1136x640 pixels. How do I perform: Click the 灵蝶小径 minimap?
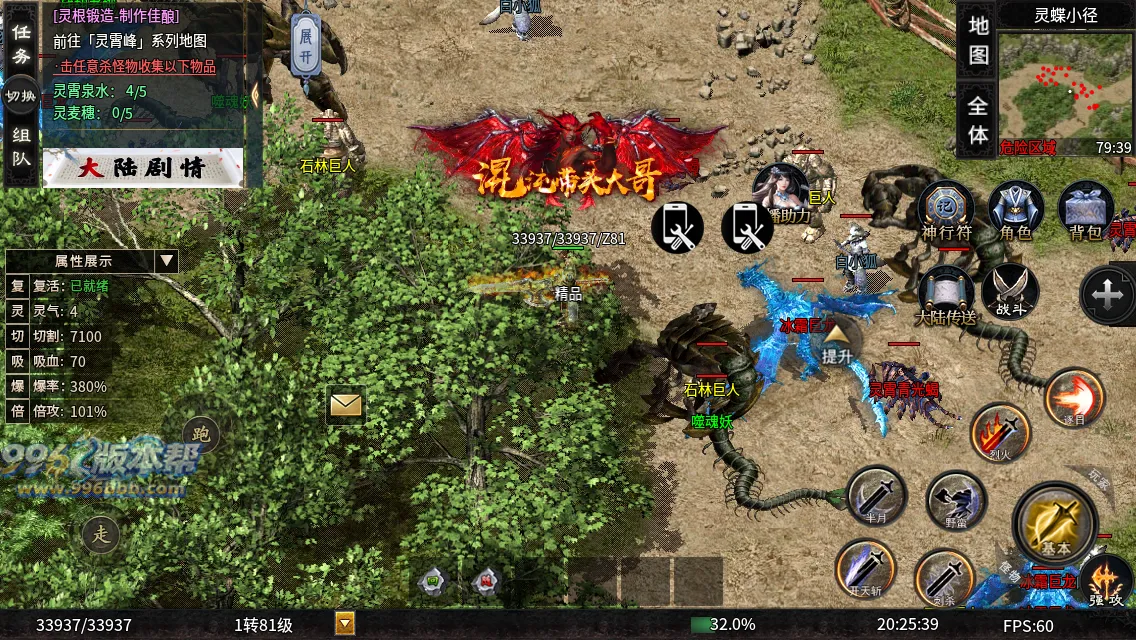[1065, 88]
